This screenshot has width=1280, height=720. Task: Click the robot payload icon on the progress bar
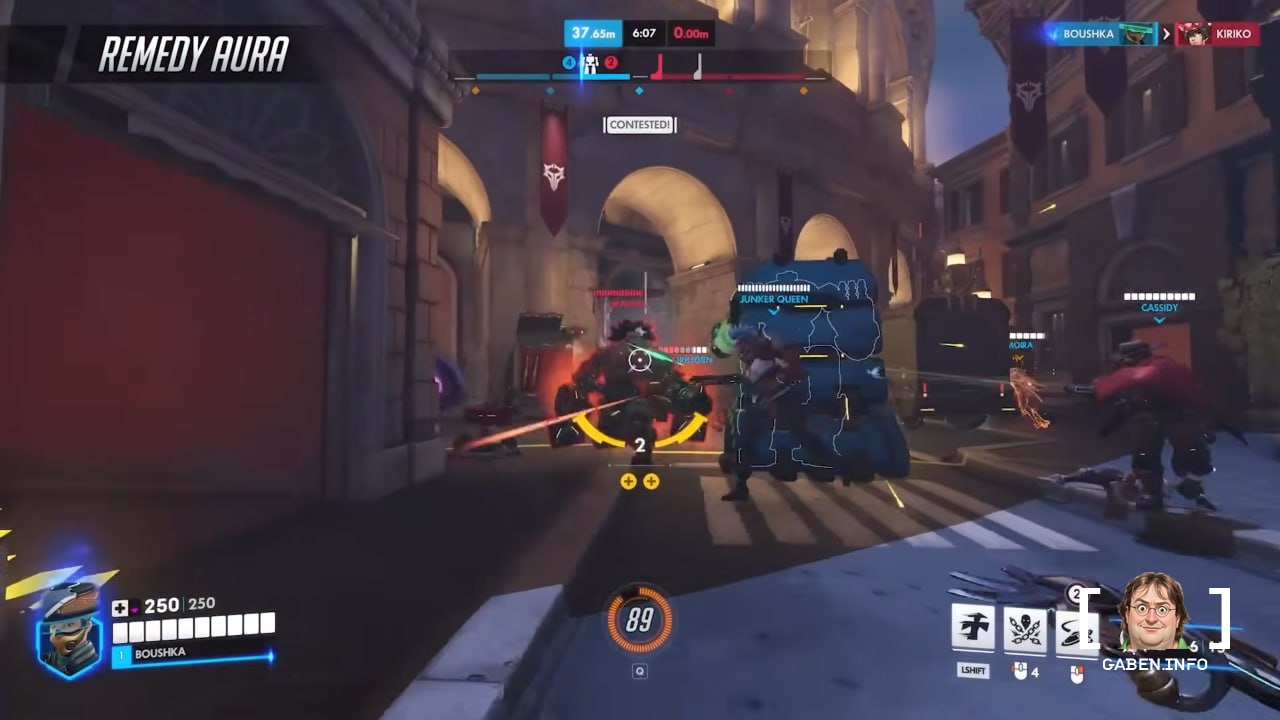(x=589, y=63)
